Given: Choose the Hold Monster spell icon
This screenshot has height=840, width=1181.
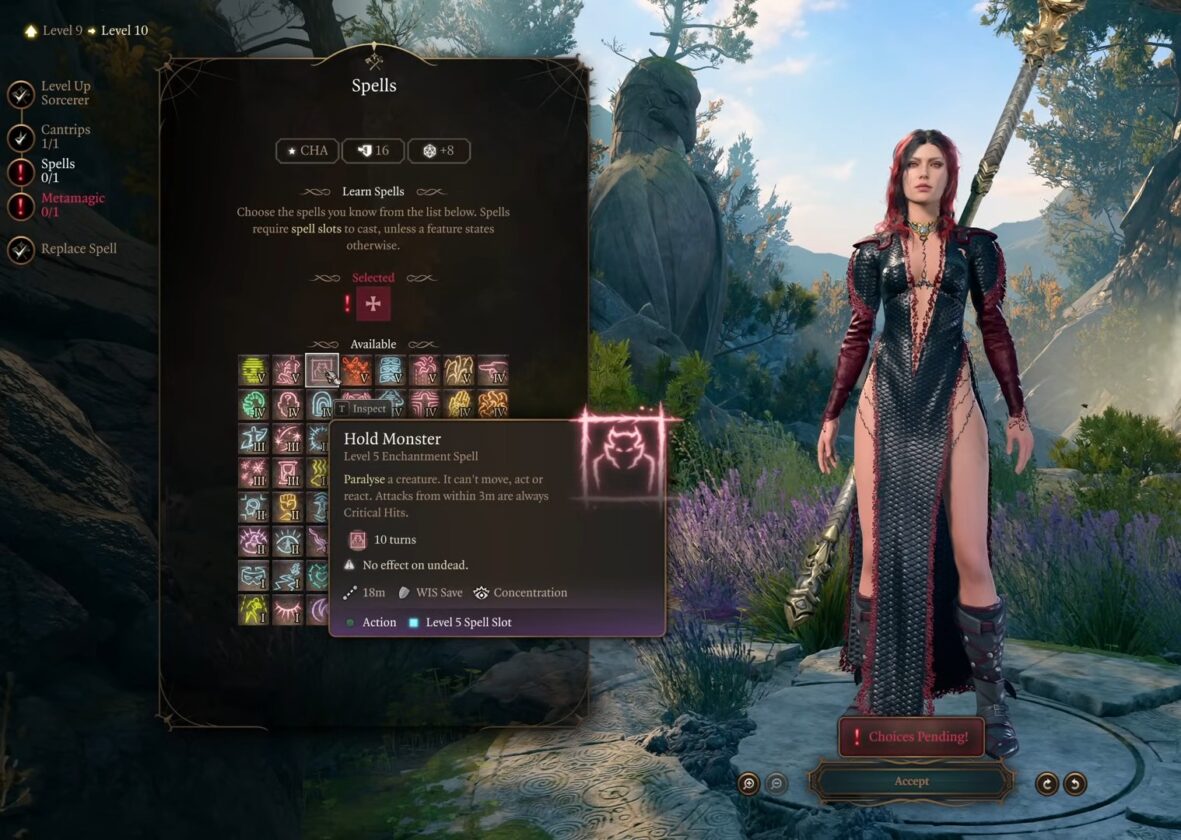Looking at the screenshot, I should (x=322, y=371).
